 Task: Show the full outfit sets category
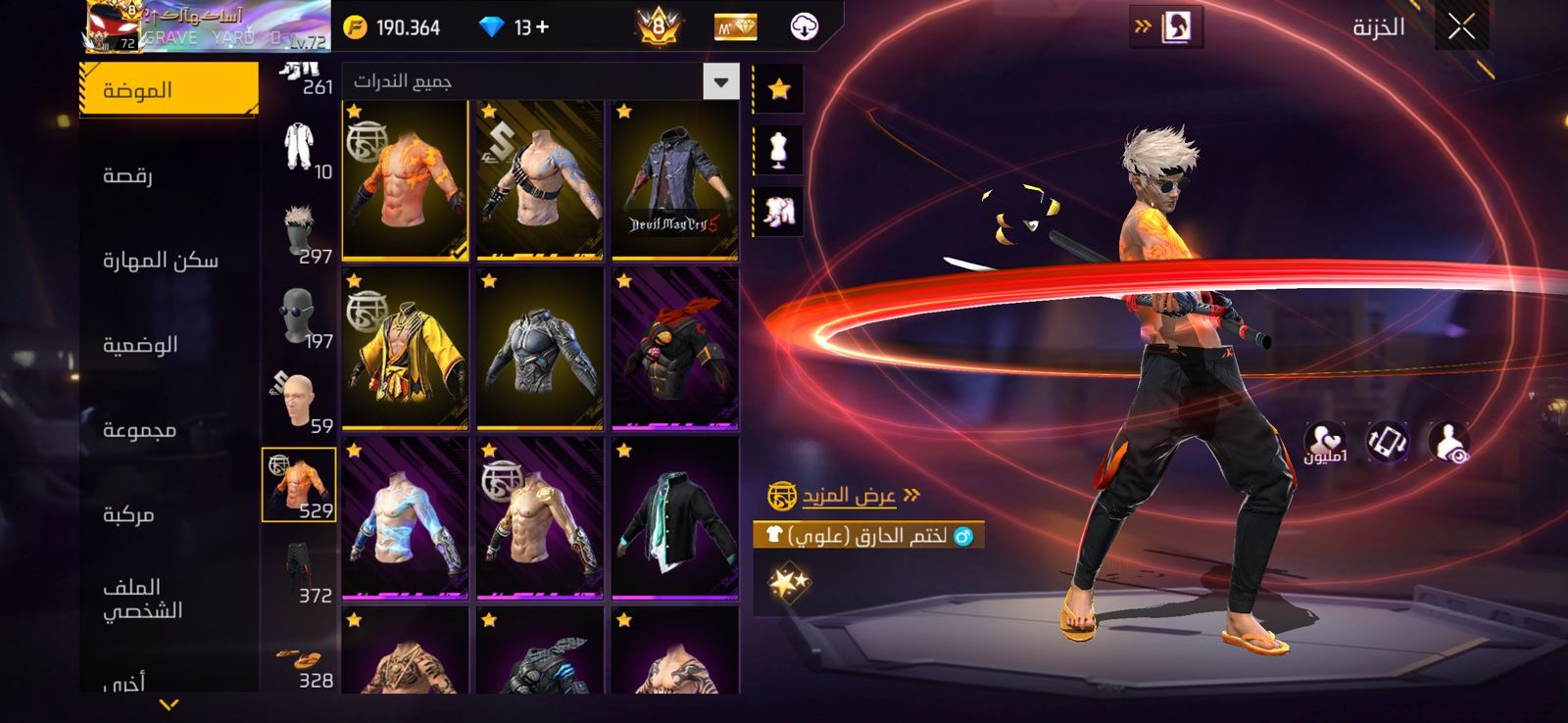pyautogui.click(x=299, y=147)
